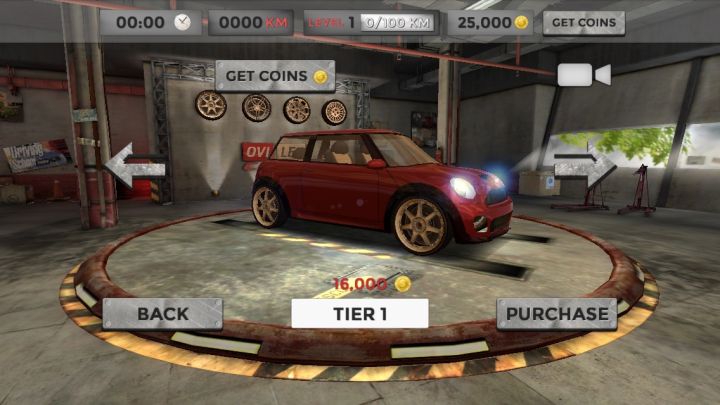This screenshot has width=720, height=405.
Task: Open GET COINS next to the coin balance
Action: pyautogui.click(x=583, y=22)
